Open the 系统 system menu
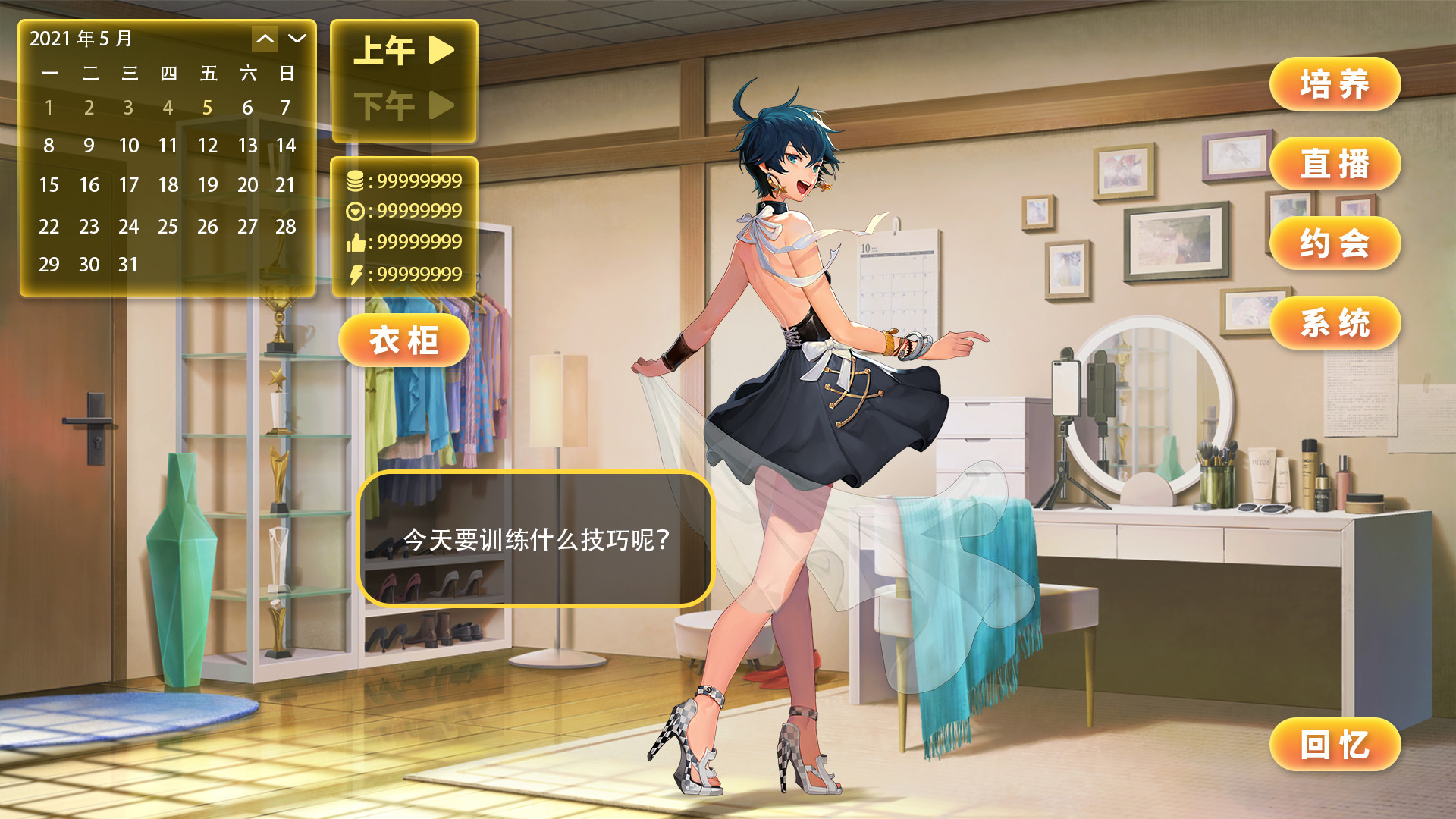 [1335, 322]
